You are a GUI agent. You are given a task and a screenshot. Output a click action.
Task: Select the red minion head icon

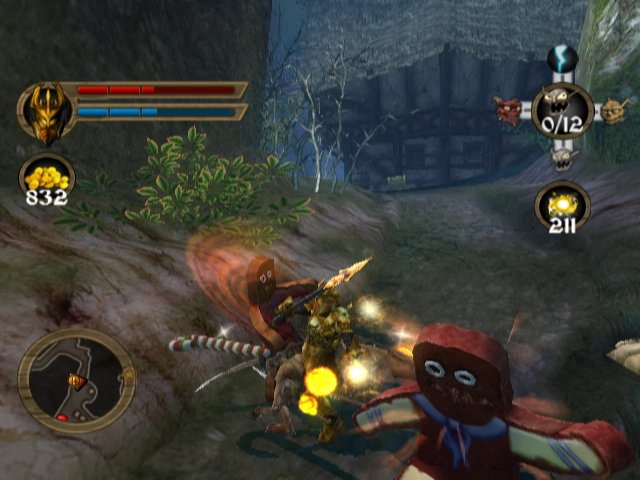(509, 109)
